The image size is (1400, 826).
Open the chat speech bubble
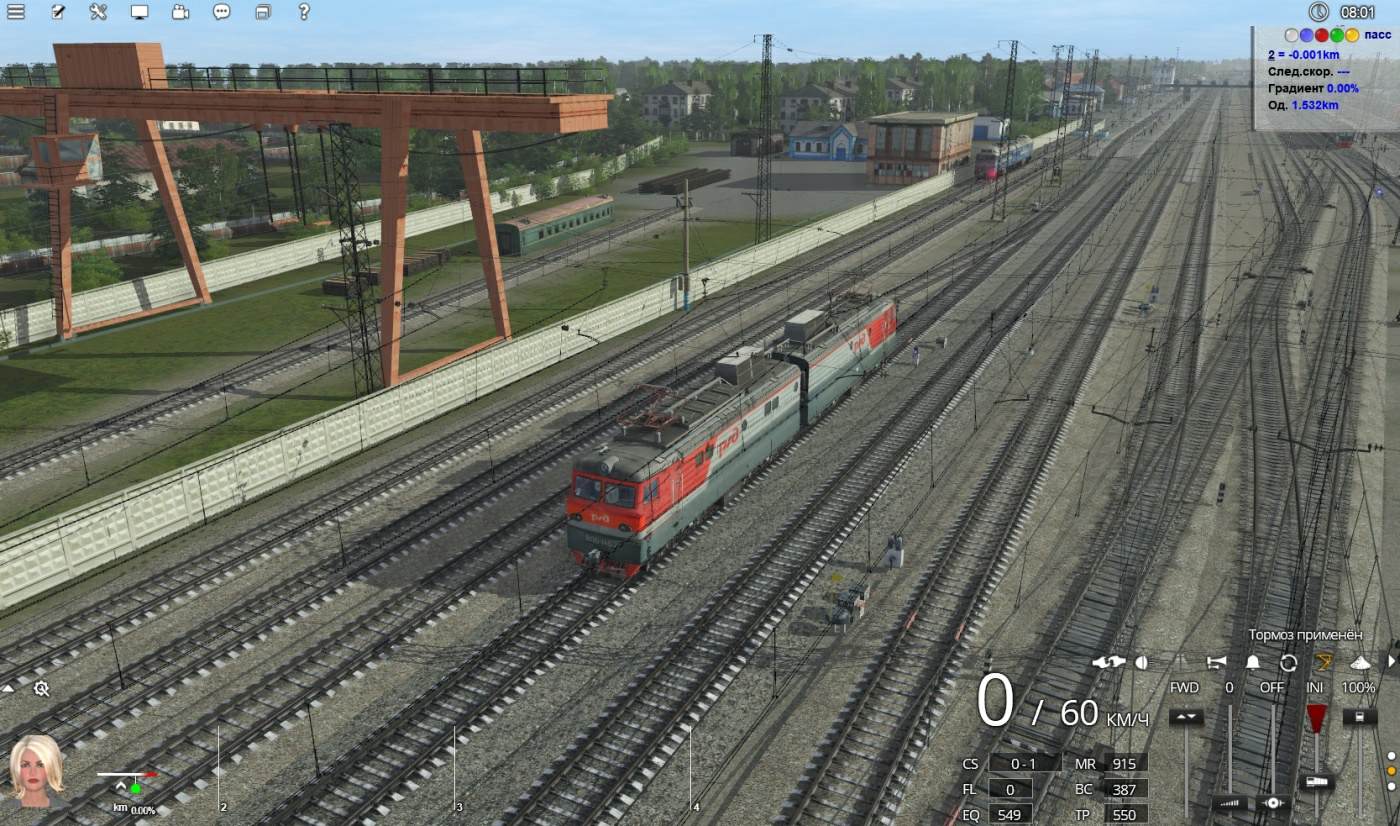coord(222,12)
